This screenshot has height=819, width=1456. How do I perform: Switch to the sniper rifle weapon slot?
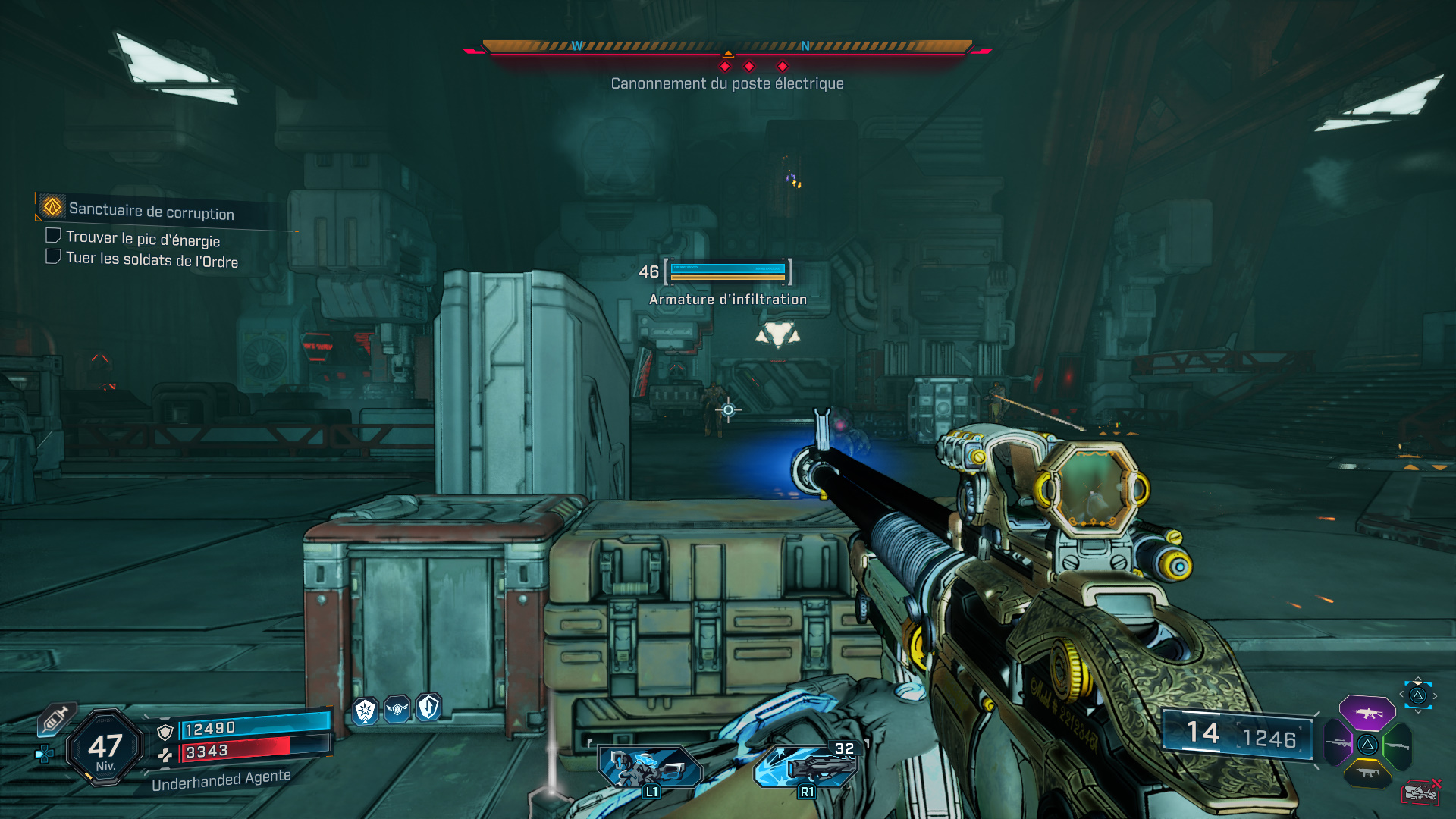pos(1338,743)
